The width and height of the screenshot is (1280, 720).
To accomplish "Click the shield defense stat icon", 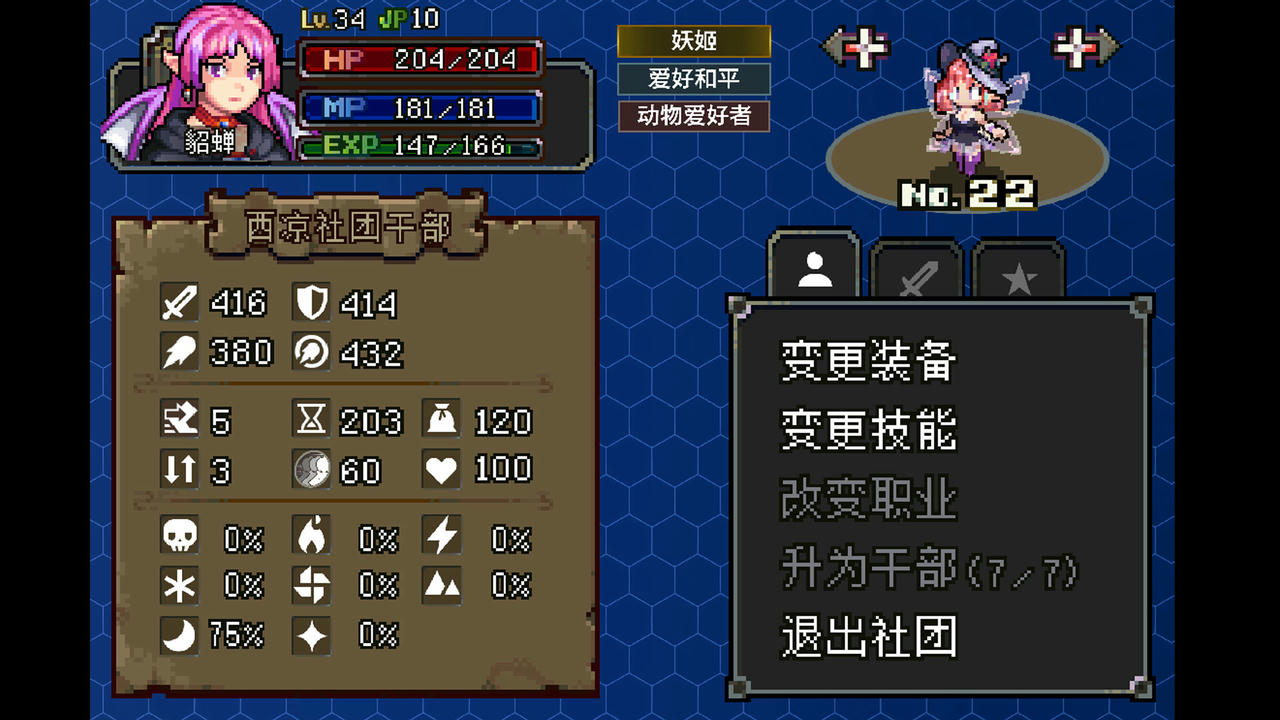I will (x=312, y=302).
